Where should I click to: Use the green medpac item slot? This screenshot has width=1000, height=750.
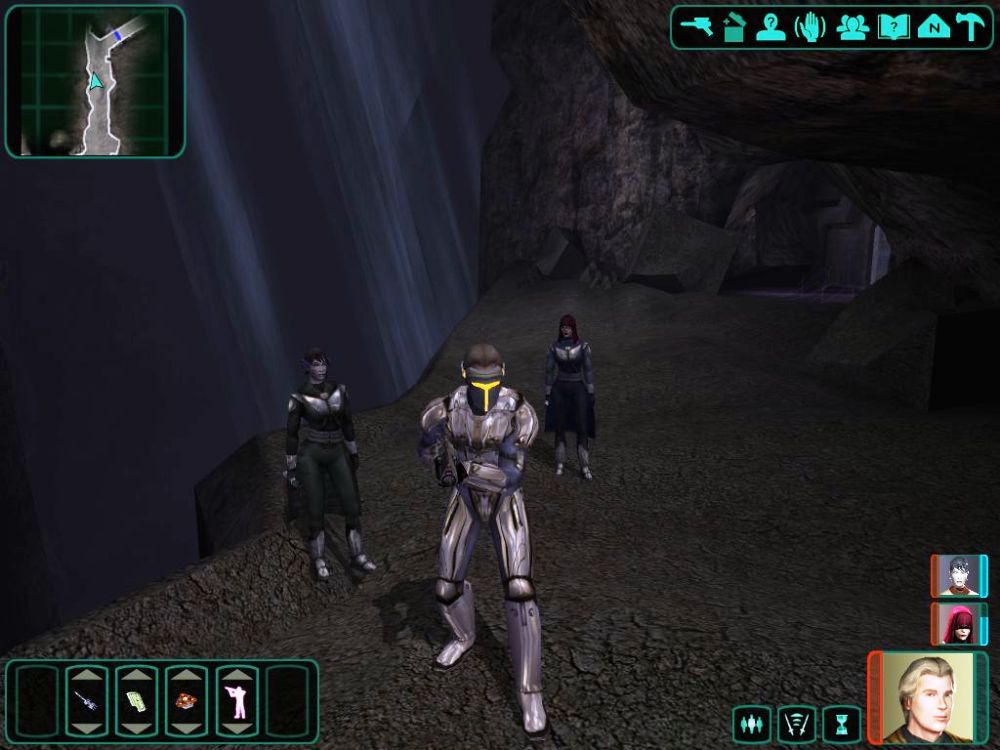pos(136,700)
